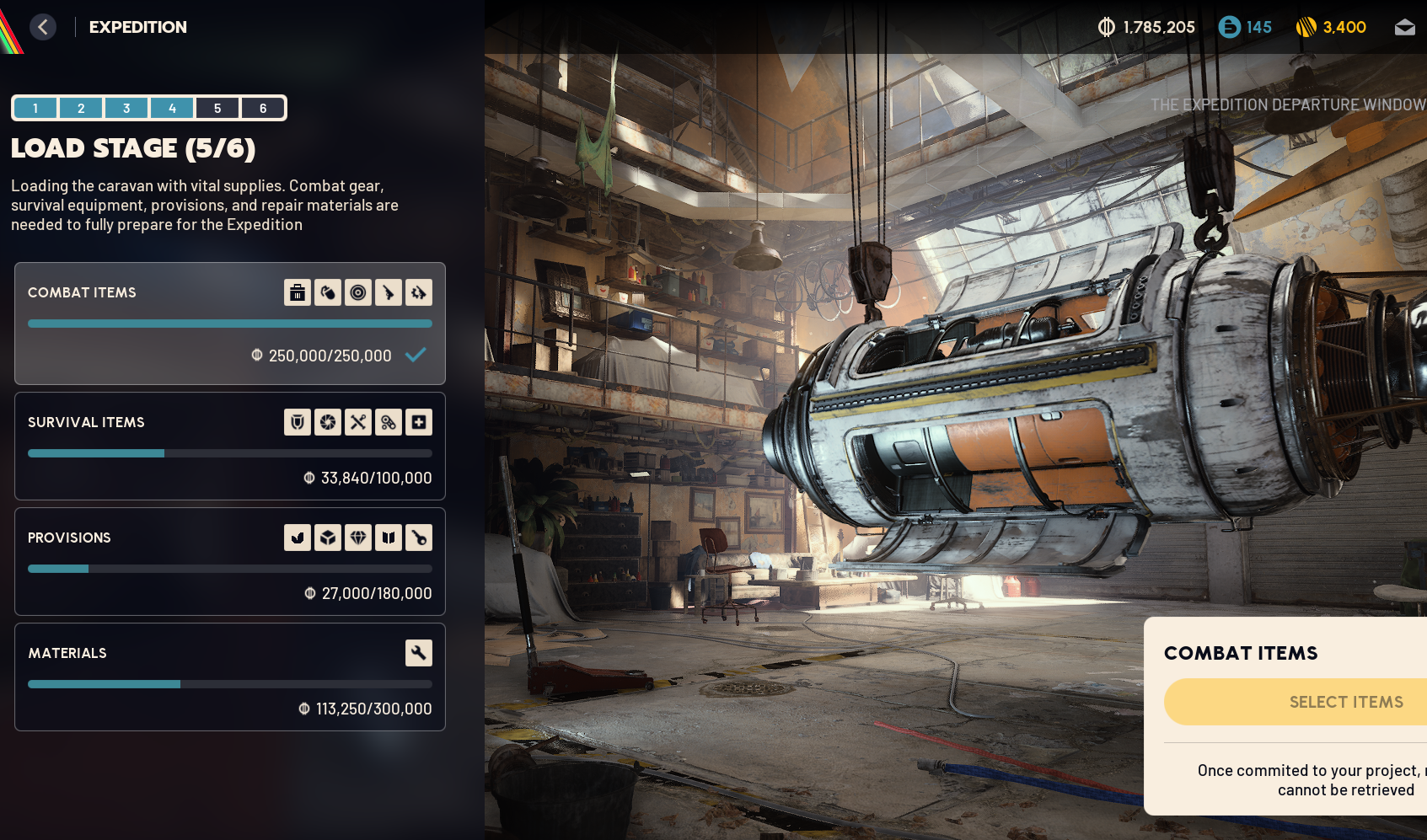Open the Combat Items category panel
The image size is (1427, 840).
tap(152, 324)
